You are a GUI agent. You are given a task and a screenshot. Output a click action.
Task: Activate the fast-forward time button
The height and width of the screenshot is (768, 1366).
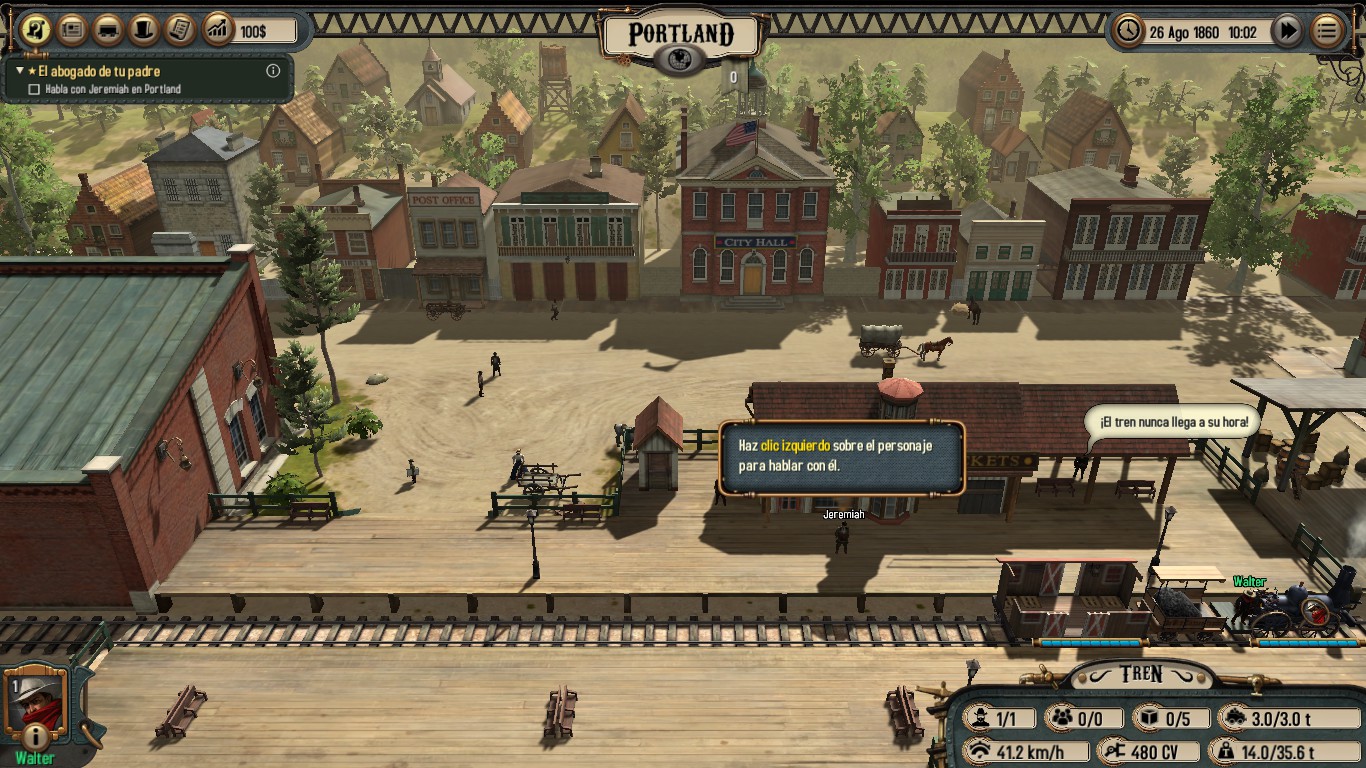click(1287, 31)
